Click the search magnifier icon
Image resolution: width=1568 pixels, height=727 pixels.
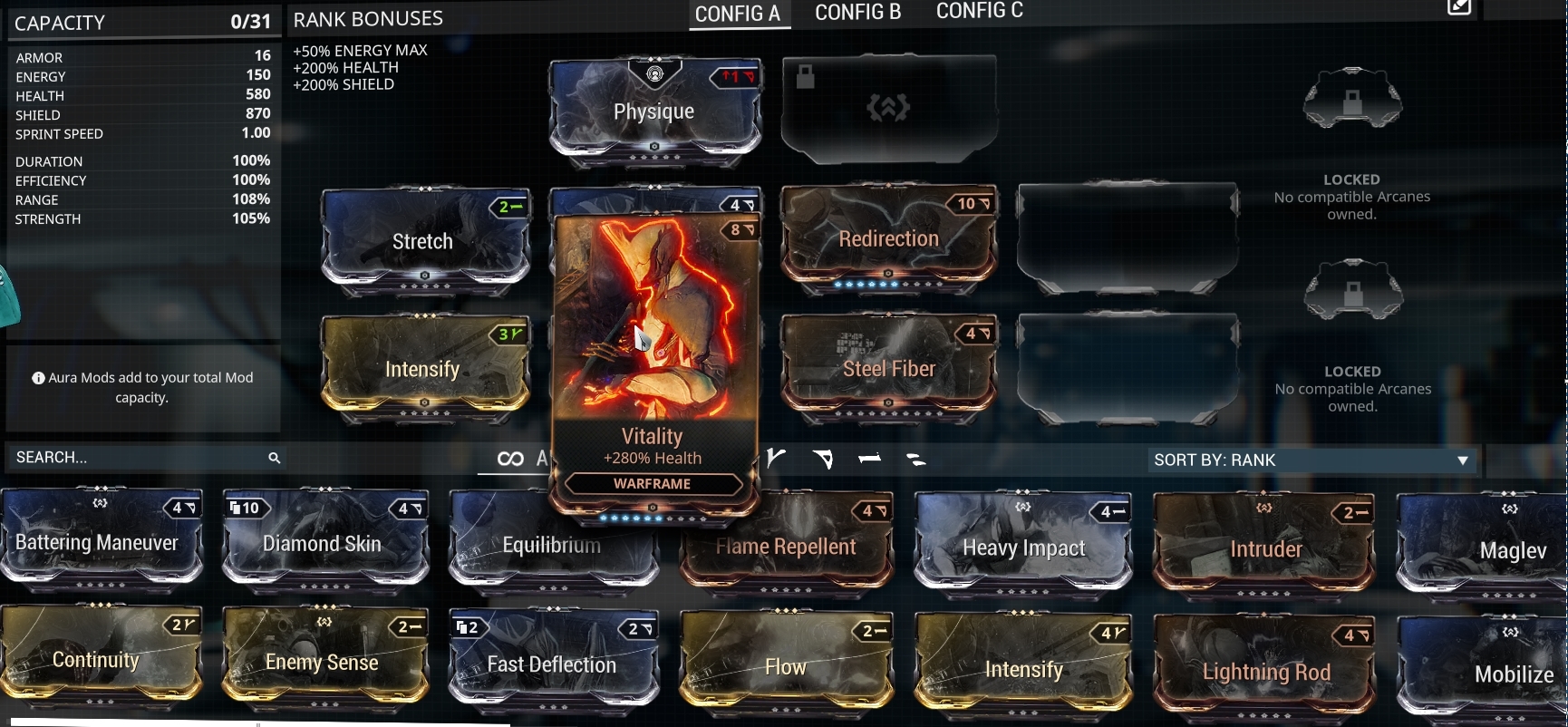tap(275, 459)
